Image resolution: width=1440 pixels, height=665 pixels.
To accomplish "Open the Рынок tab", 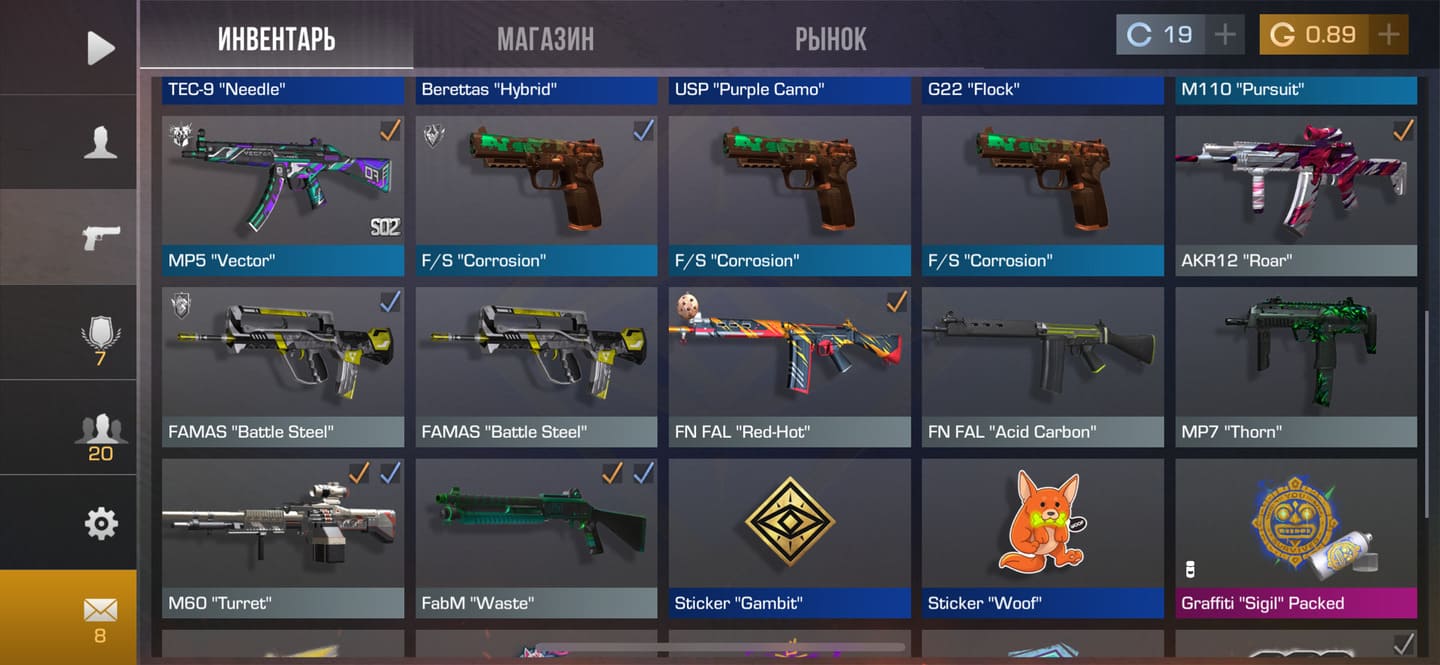I will point(830,39).
